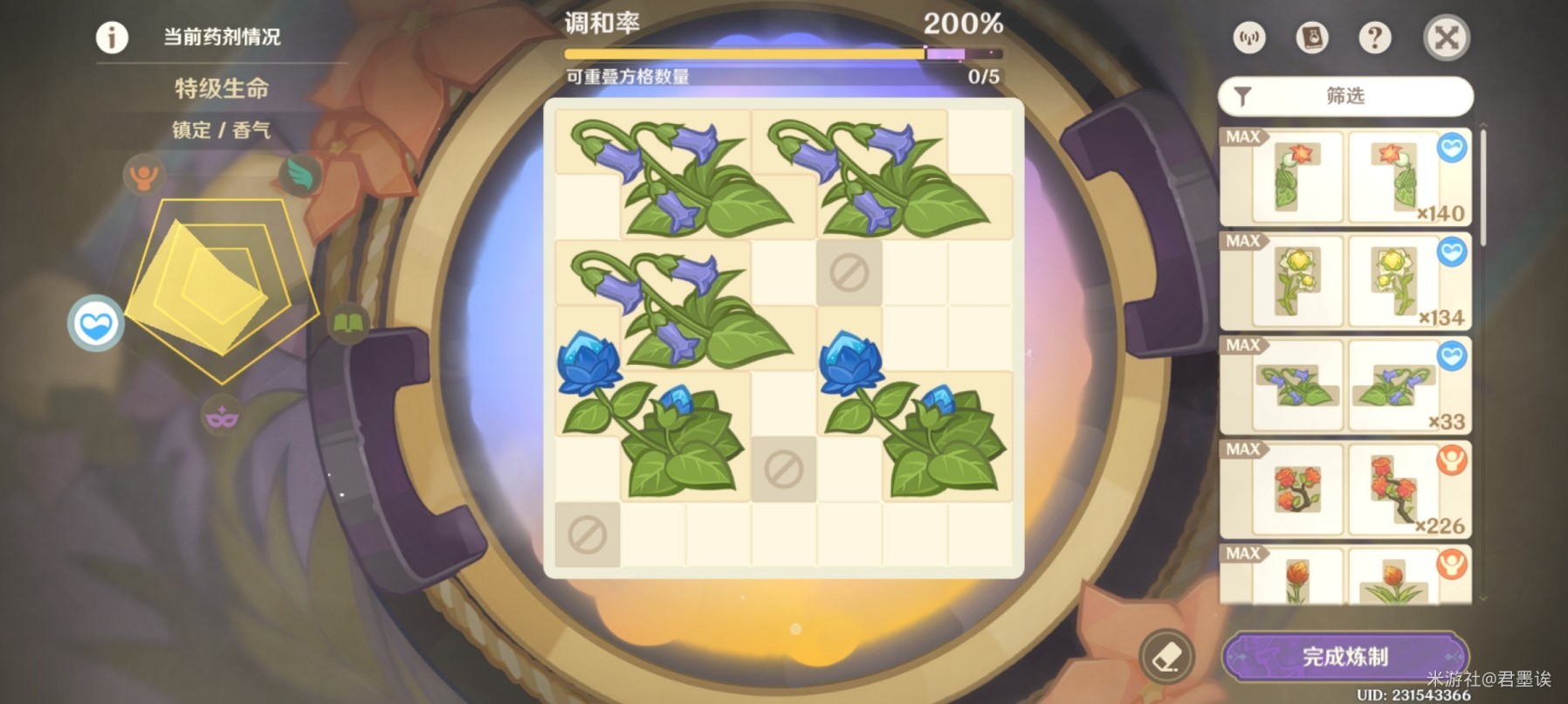Open the audio broadcast icon top right
This screenshot has width=1568, height=704.
coord(1249,38)
